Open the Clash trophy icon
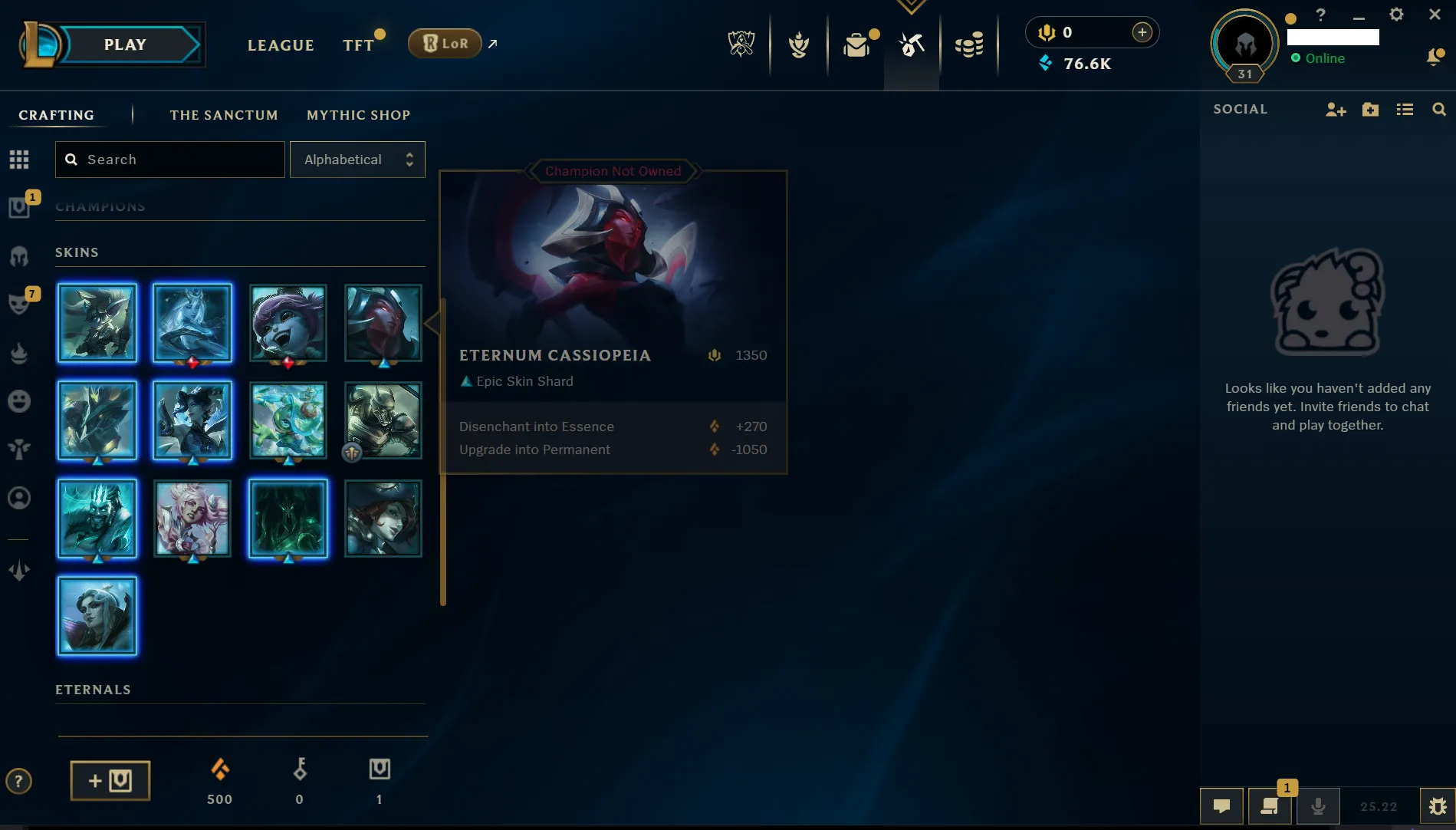Viewport: 1456px width, 830px height. [799, 44]
